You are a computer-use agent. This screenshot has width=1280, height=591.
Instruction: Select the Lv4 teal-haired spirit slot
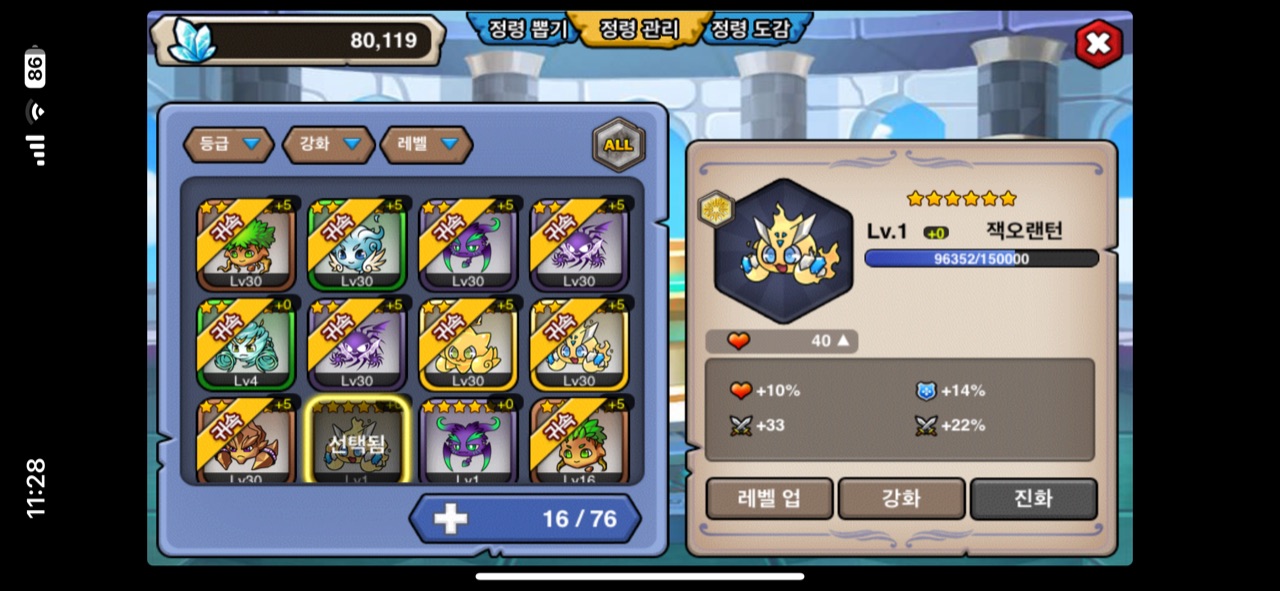point(246,345)
